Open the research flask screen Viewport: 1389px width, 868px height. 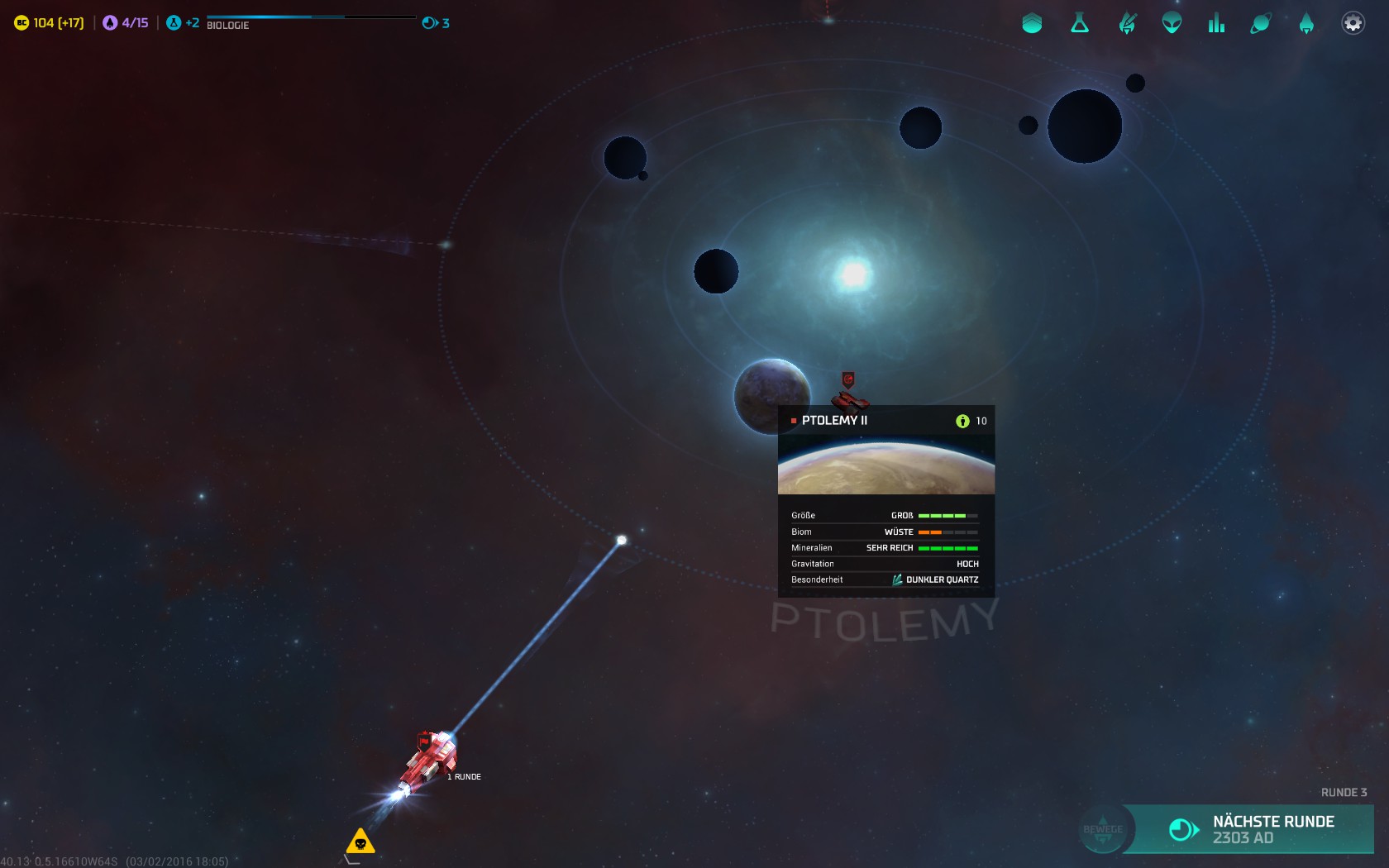click(1079, 23)
